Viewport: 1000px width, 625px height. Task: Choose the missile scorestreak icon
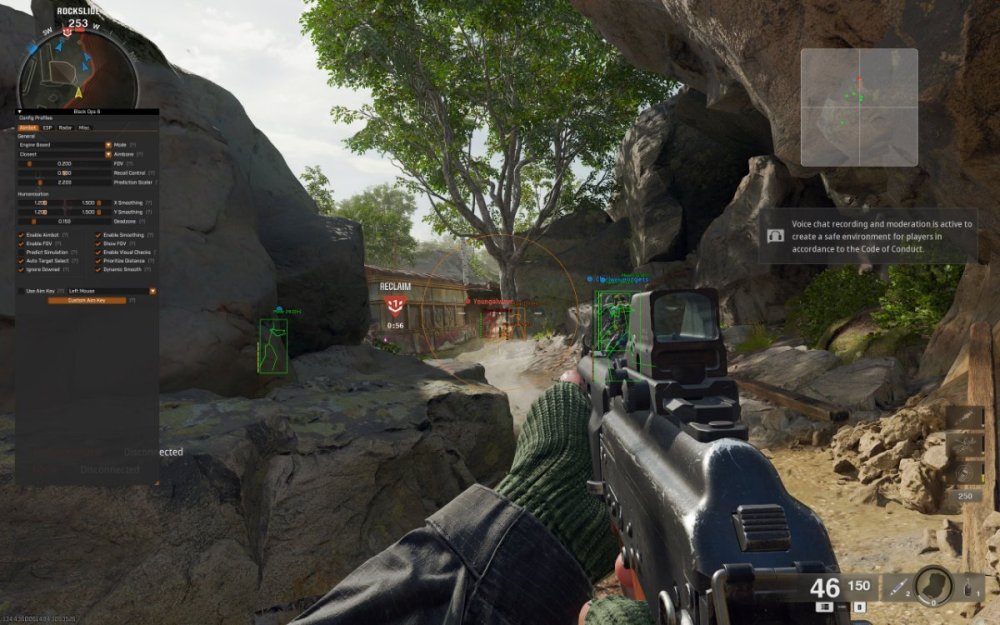click(x=965, y=417)
